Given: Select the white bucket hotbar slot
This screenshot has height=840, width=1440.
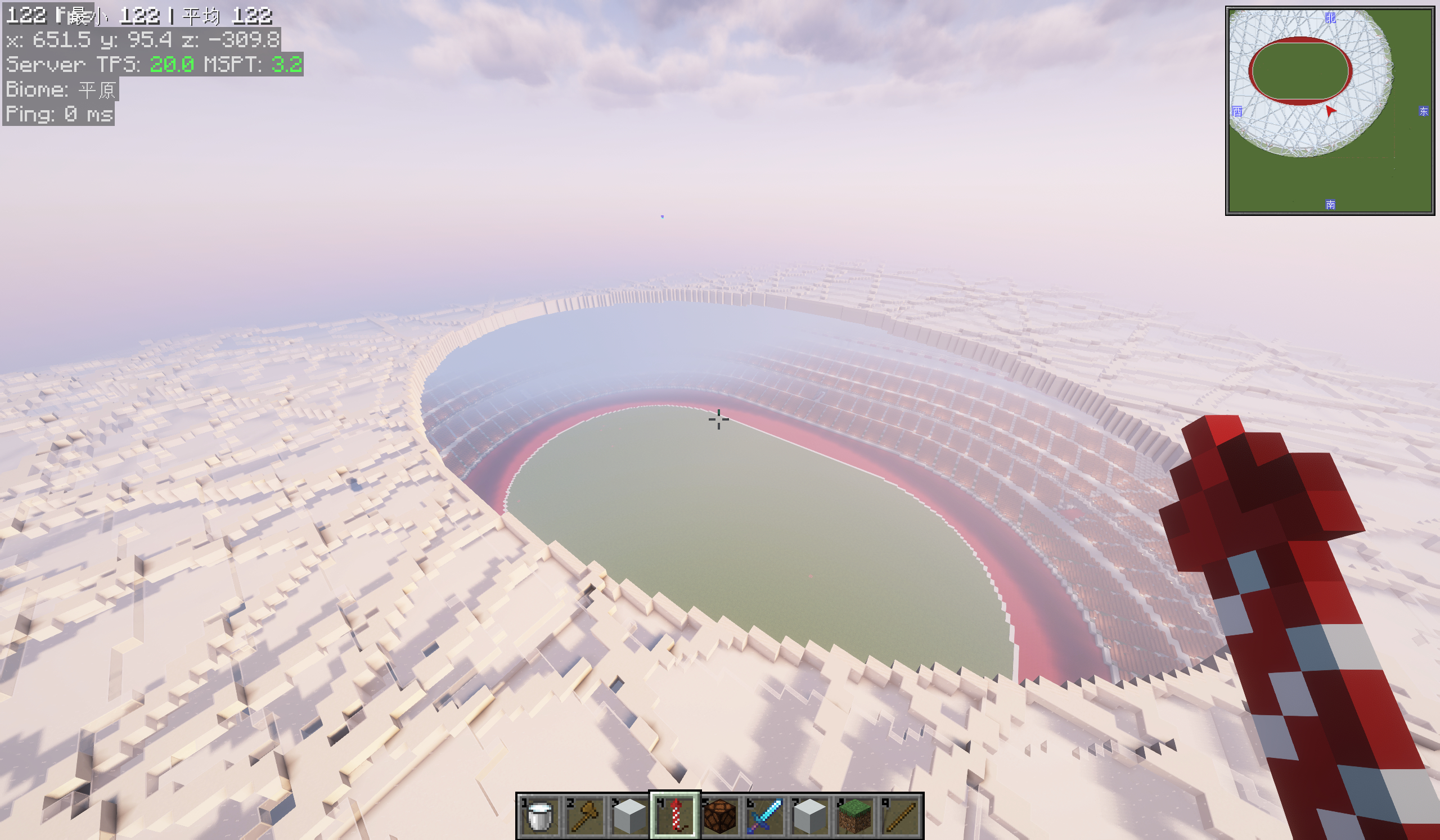Looking at the screenshot, I should tap(539, 815).
